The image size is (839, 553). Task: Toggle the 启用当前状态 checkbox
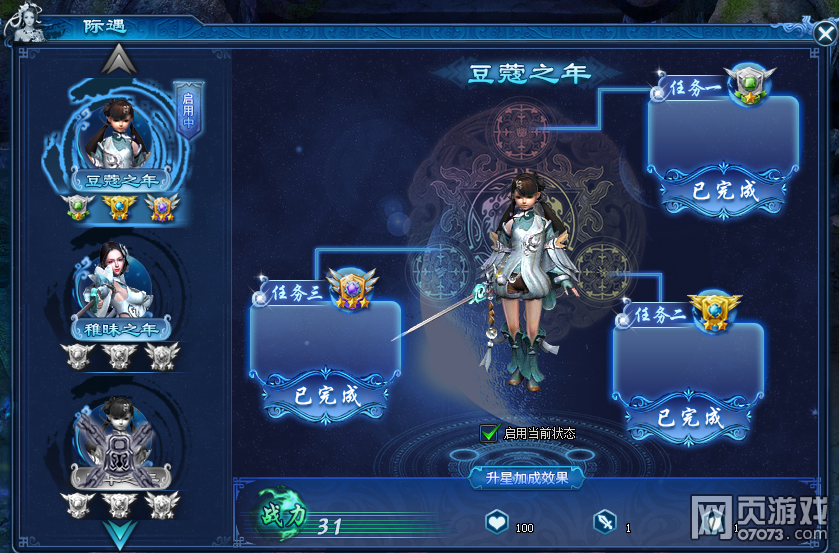pos(490,433)
